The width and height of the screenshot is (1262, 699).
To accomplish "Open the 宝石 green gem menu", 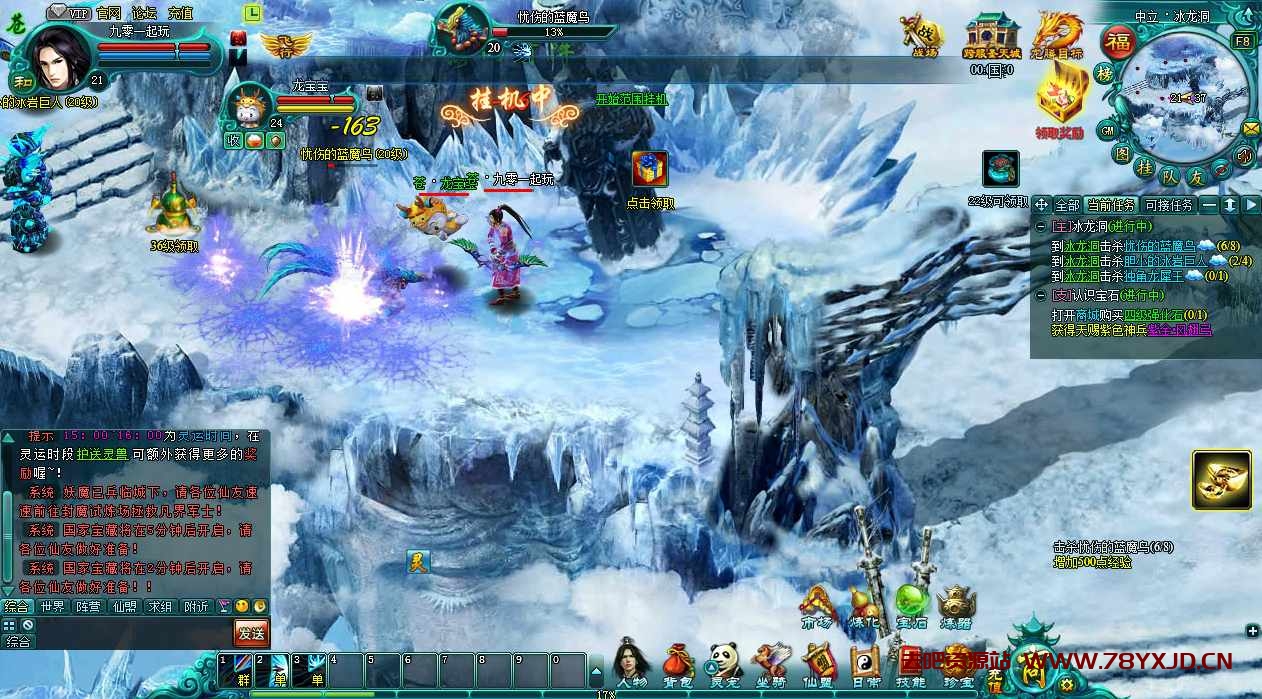I will [911, 603].
